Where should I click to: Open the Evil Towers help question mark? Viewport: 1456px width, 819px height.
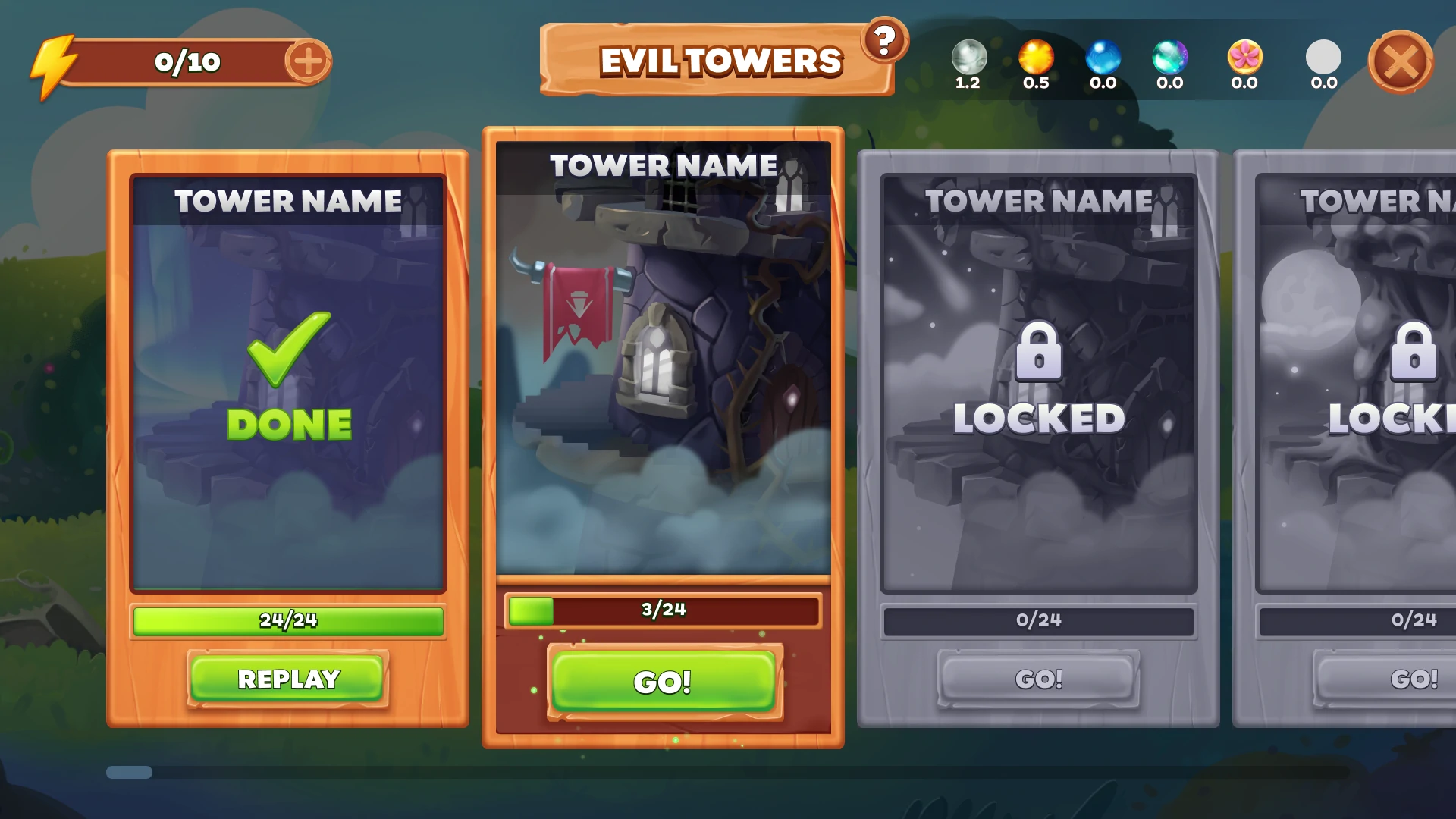pyautogui.click(x=884, y=39)
